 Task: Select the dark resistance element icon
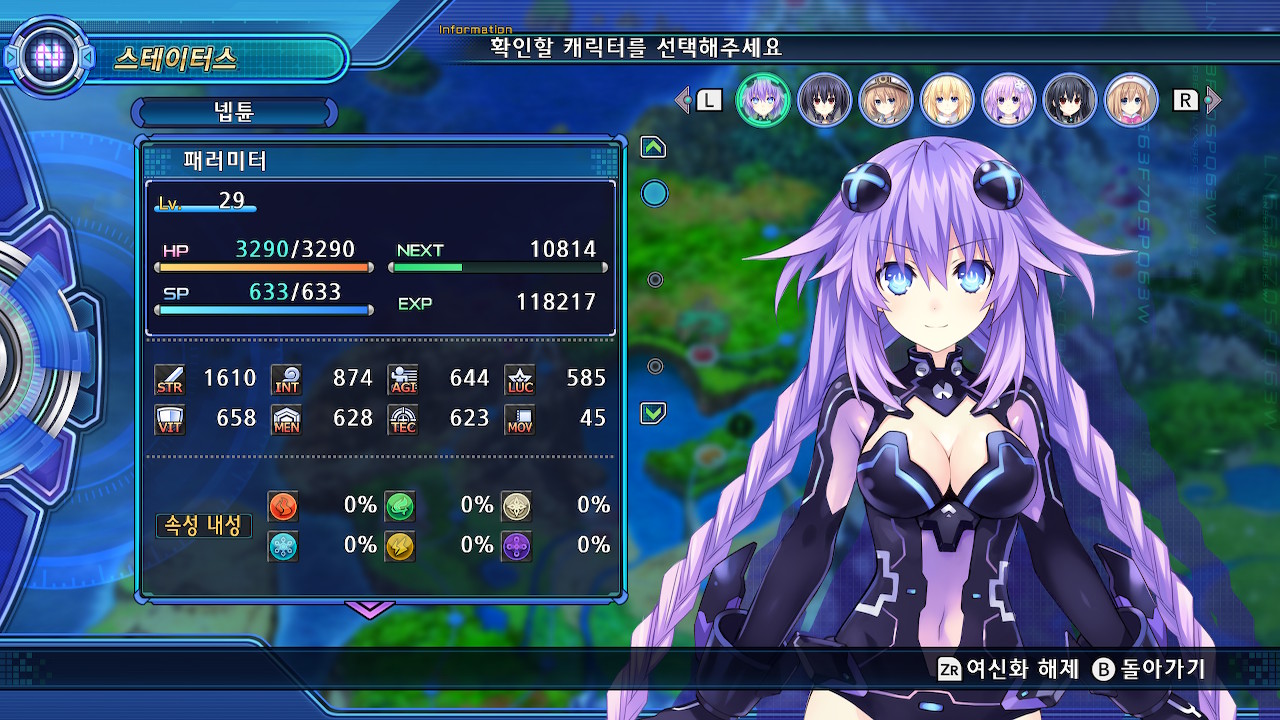pos(516,546)
